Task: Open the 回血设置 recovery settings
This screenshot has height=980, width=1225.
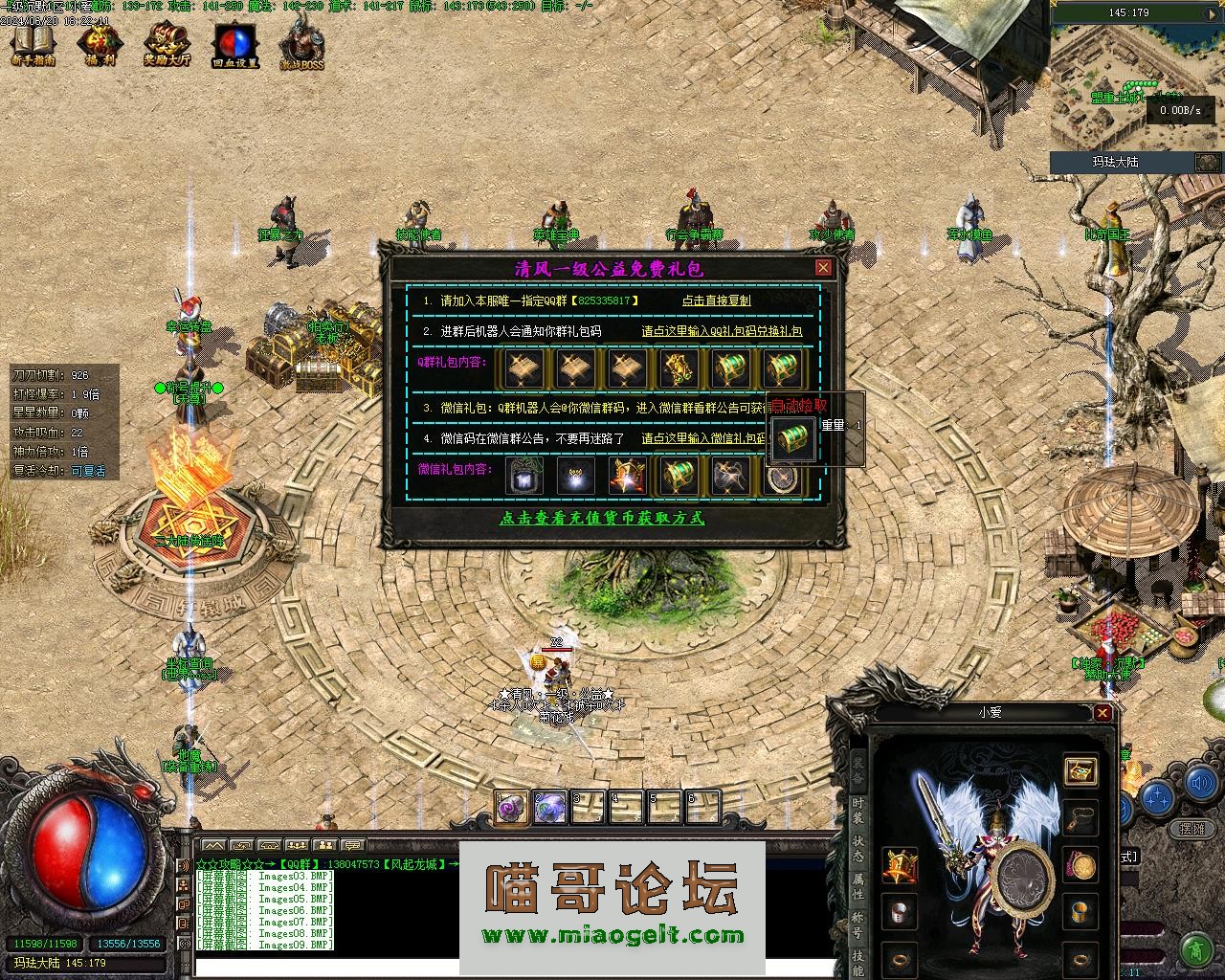Action: [x=235, y=45]
